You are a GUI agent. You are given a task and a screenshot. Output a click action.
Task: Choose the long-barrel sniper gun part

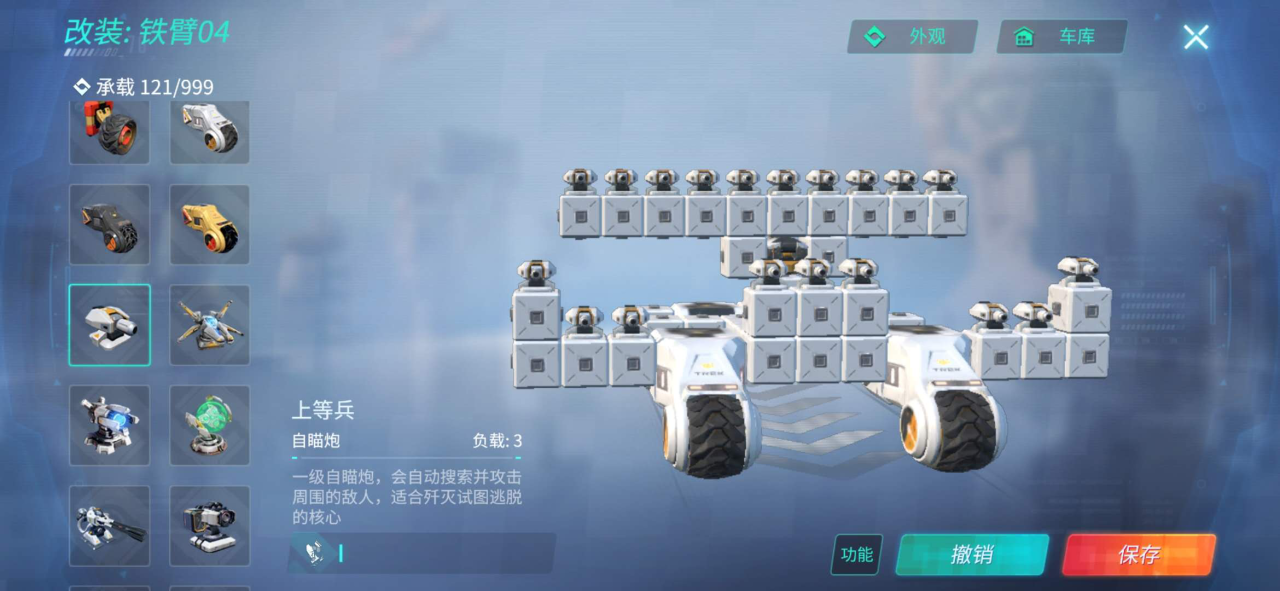click(109, 525)
